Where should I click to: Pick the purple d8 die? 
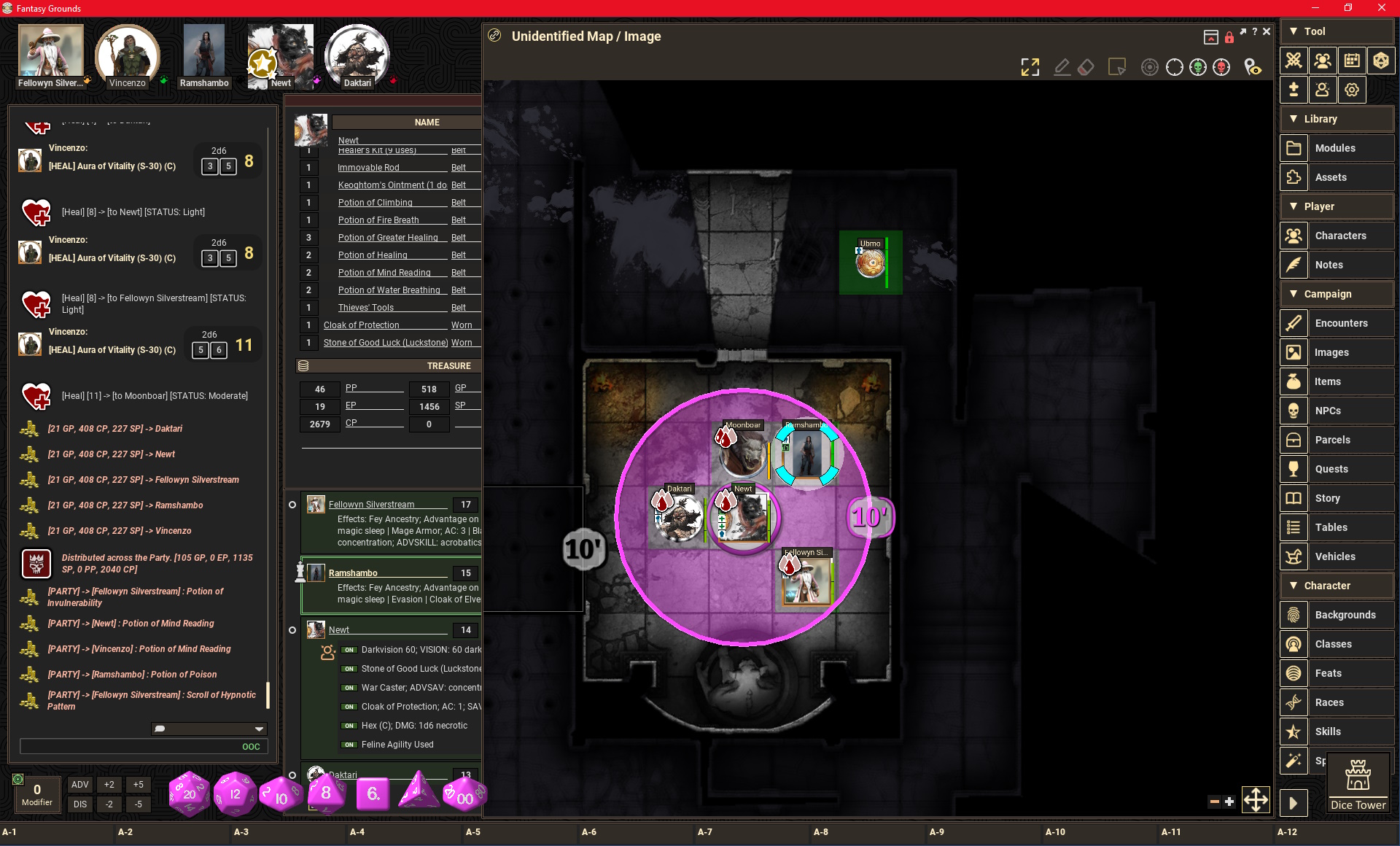pos(326,793)
